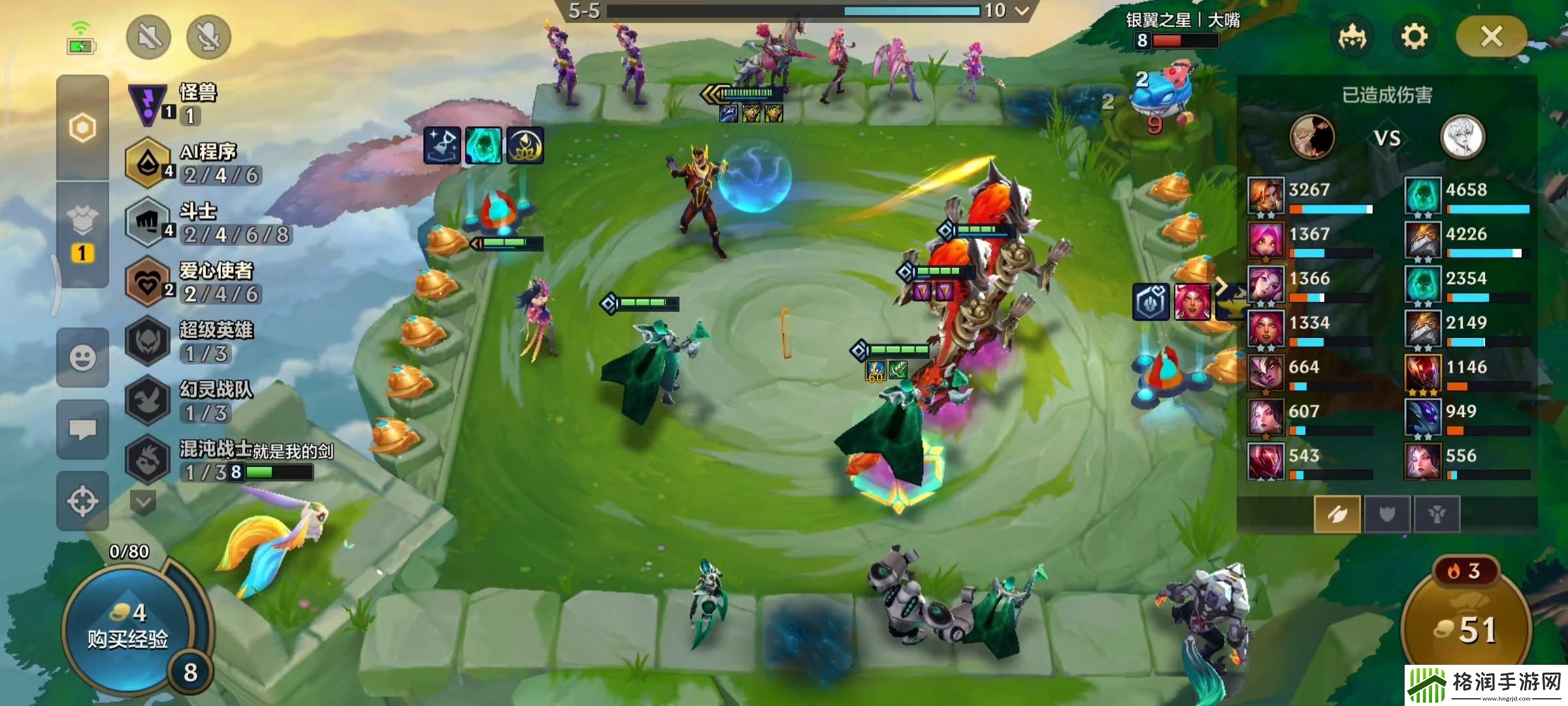
Task: Toggle the muted speaker button
Action: point(149,37)
